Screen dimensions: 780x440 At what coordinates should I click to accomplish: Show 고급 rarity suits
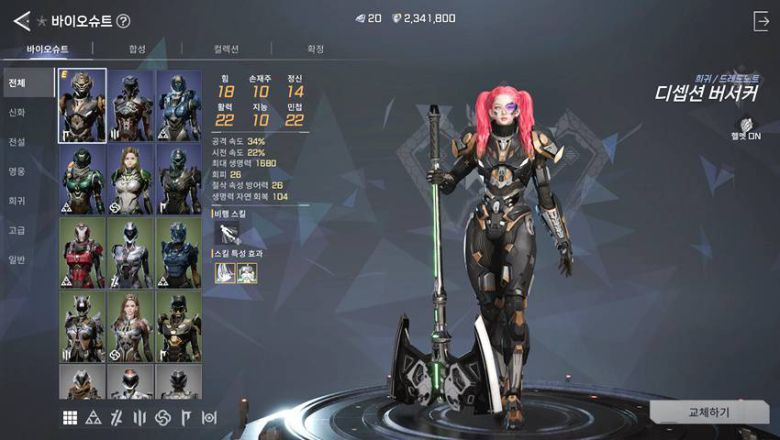[x=16, y=230]
